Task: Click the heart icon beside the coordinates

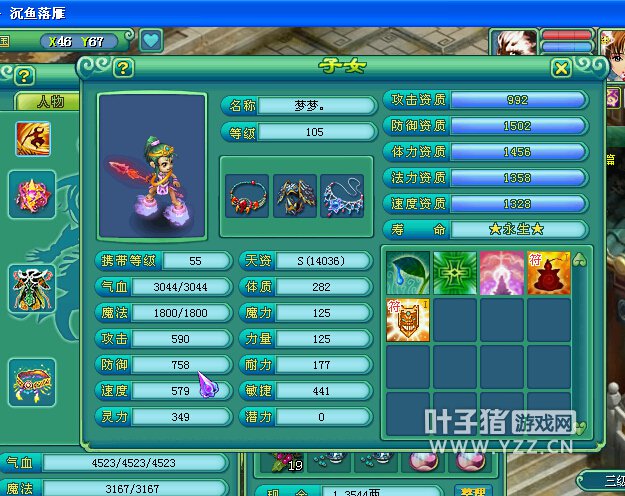Action: tap(150, 41)
